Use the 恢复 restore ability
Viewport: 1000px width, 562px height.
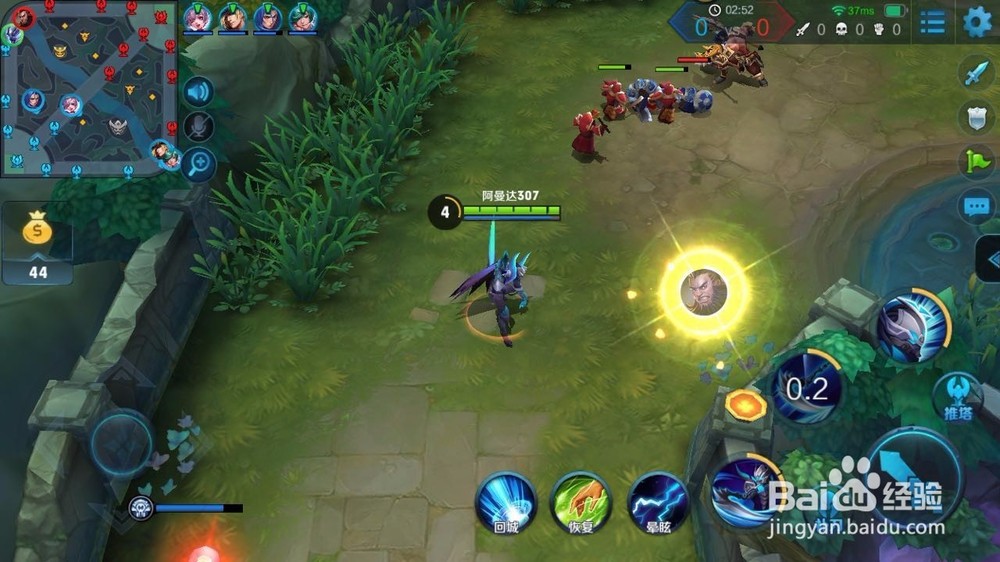click(581, 500)
